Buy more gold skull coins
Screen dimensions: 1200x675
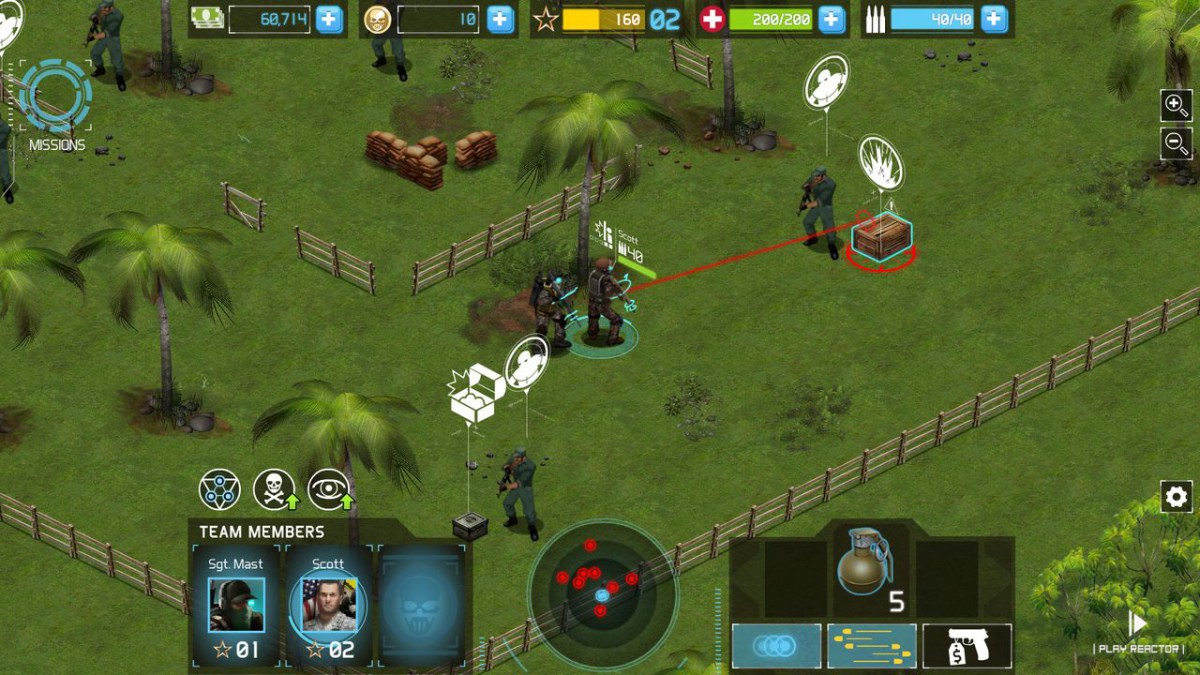coord(500,19)
